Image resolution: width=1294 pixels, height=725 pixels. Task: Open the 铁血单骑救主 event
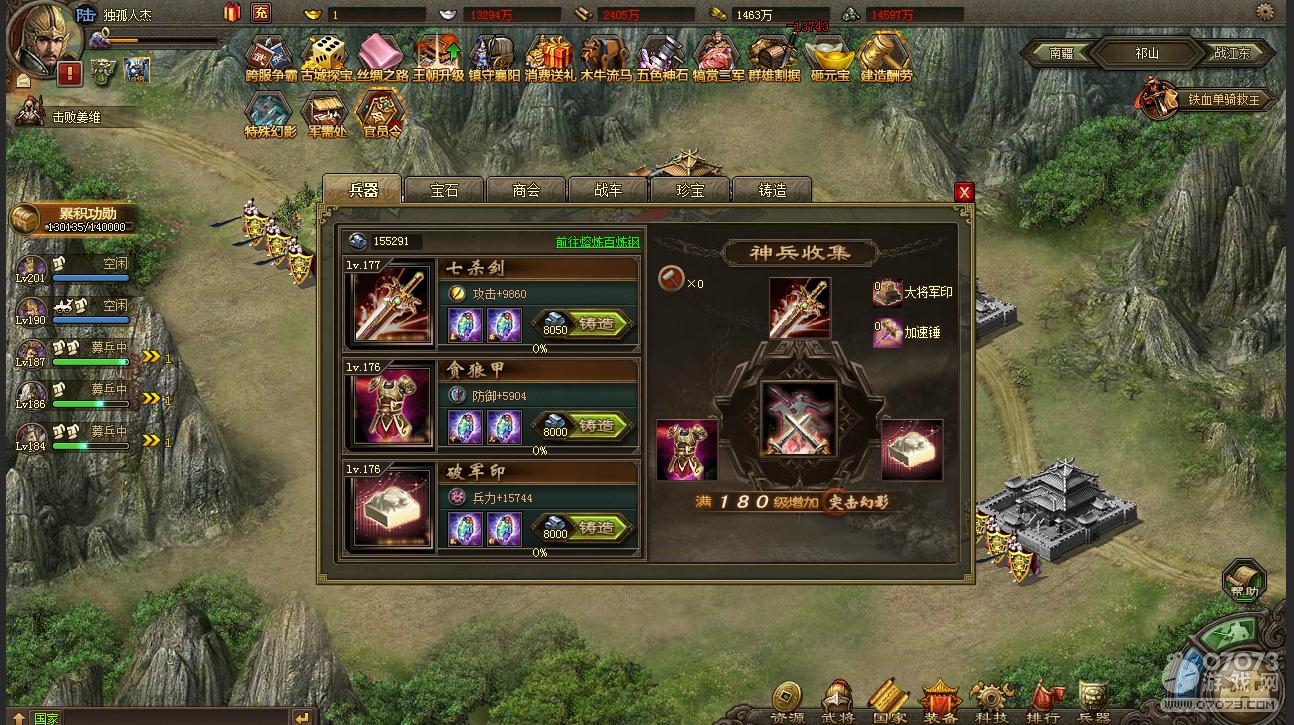point(1207,99)
